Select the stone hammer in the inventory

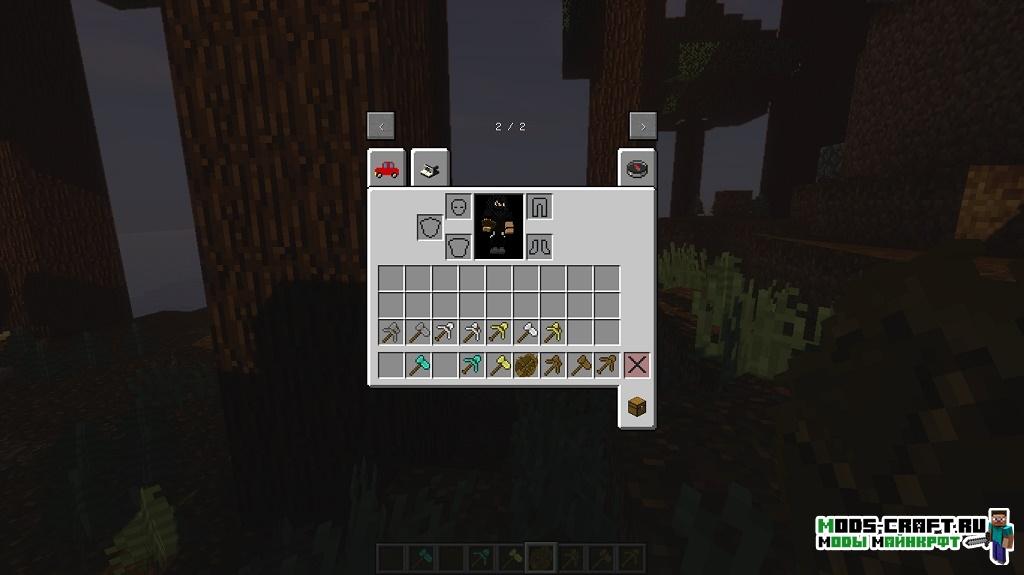(418, 332)
